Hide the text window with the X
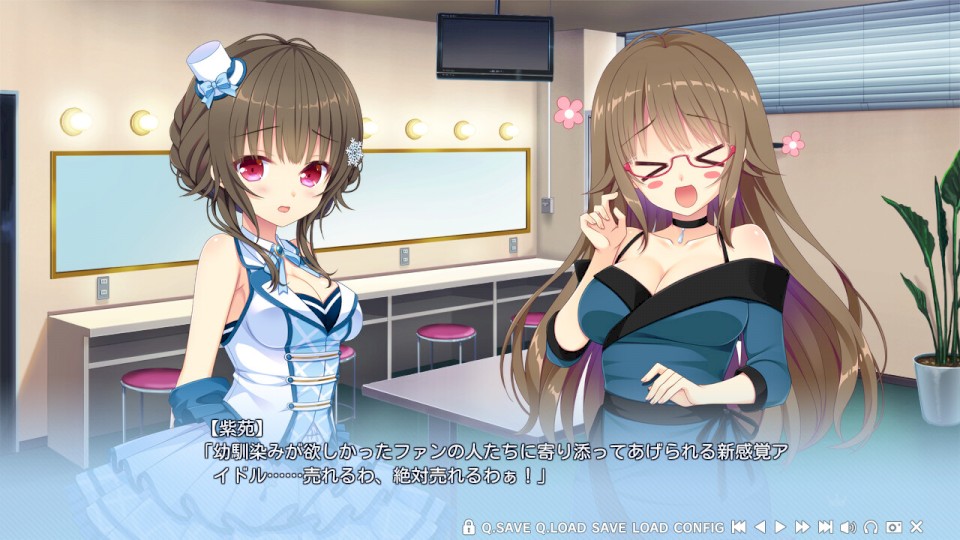The height and width of the screenshot is (540, 960). pos(916,527)
